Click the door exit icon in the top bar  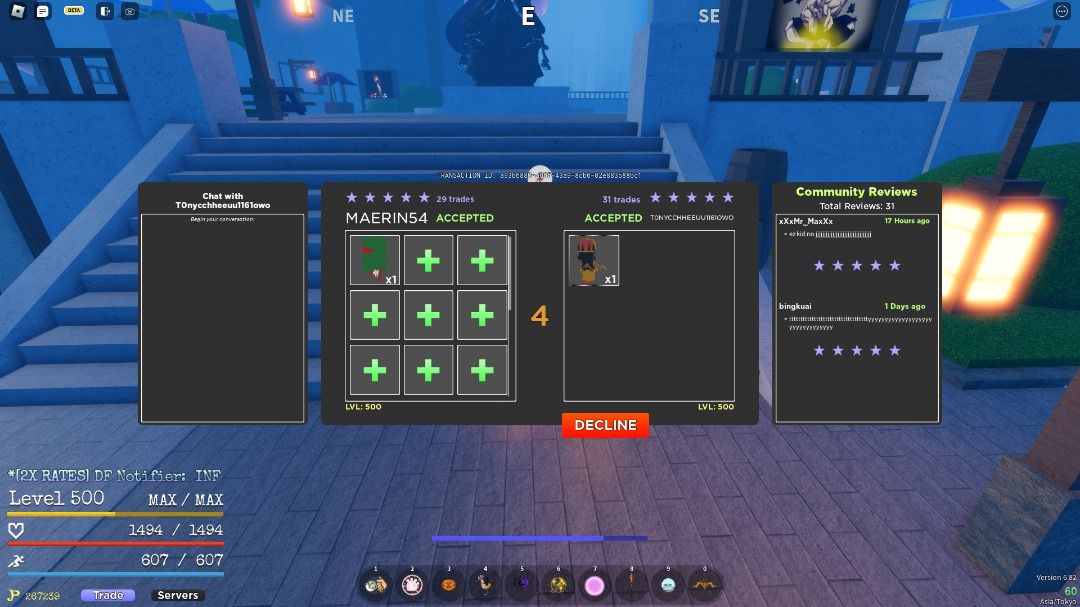click(x=105, y=11)
